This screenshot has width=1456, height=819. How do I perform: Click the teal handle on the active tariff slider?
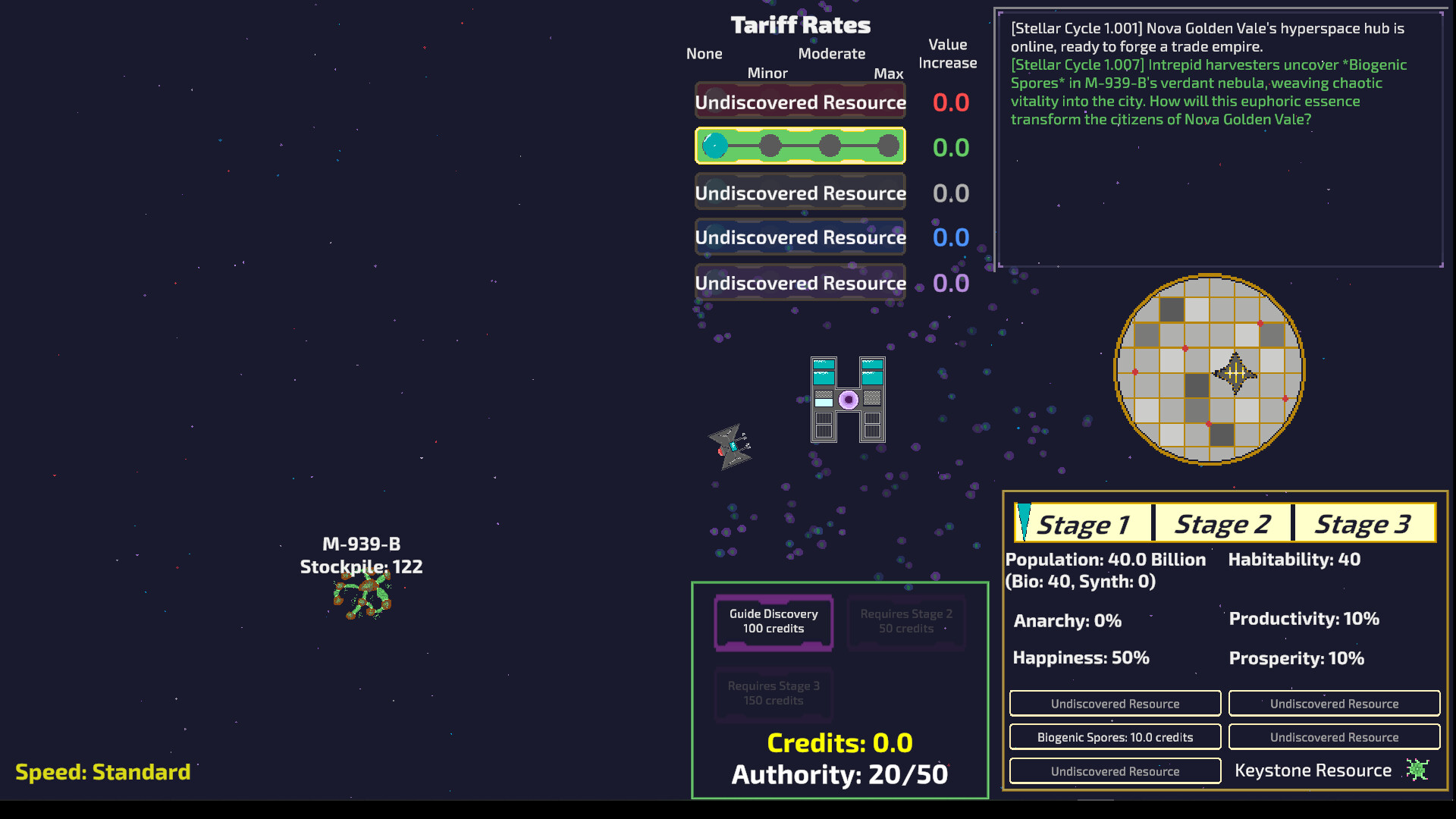click(714, 146)
